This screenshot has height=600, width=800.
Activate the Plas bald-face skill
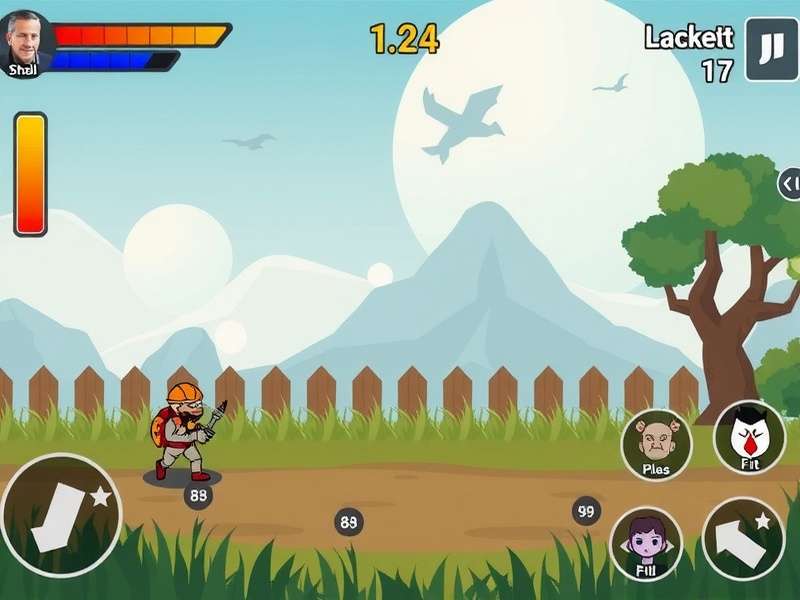pos(656,445)
